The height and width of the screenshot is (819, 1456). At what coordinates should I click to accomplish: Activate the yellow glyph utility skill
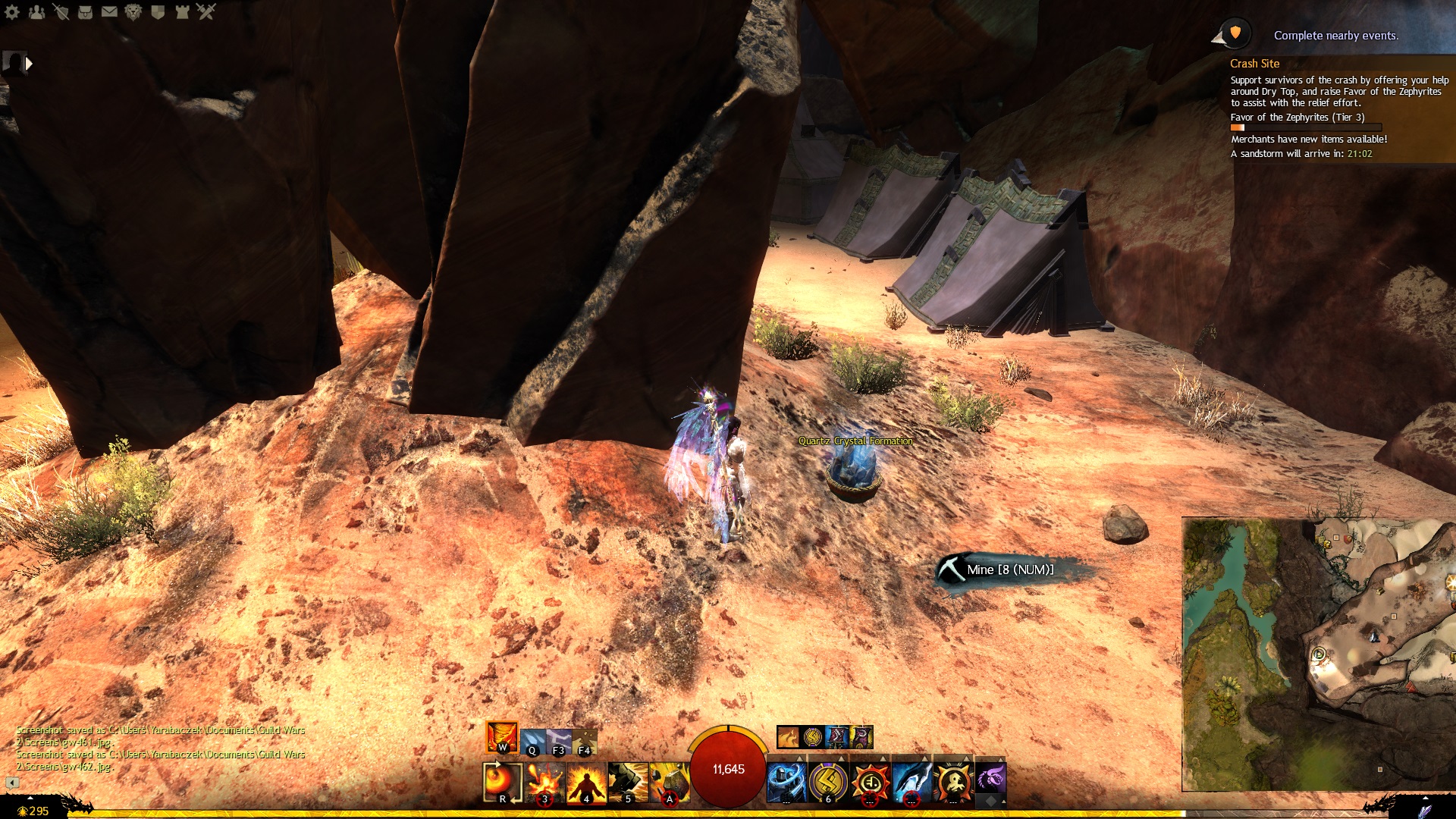click(x=828, y=782)
